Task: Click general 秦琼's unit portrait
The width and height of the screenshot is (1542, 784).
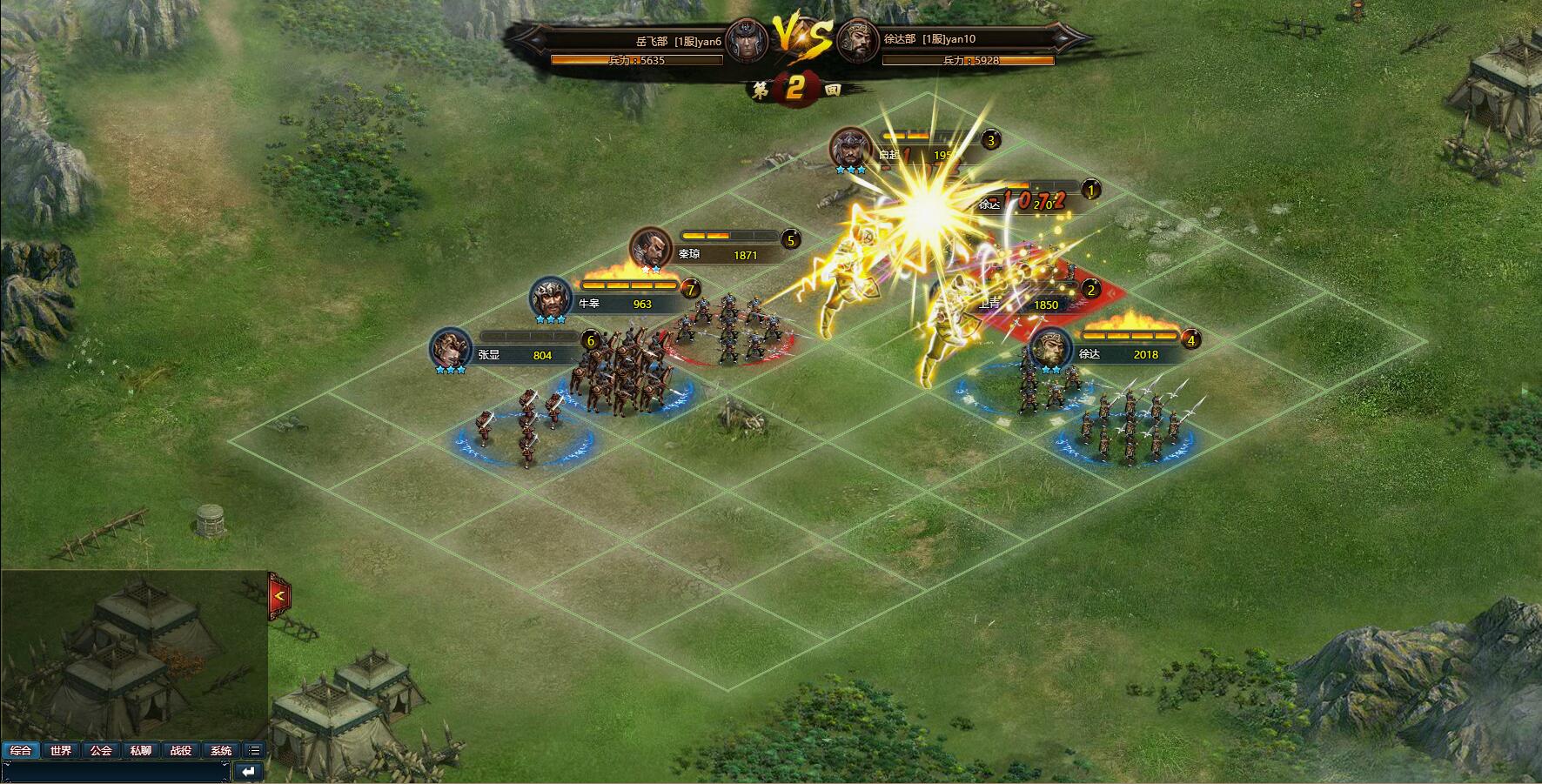Action: [651, 248]
